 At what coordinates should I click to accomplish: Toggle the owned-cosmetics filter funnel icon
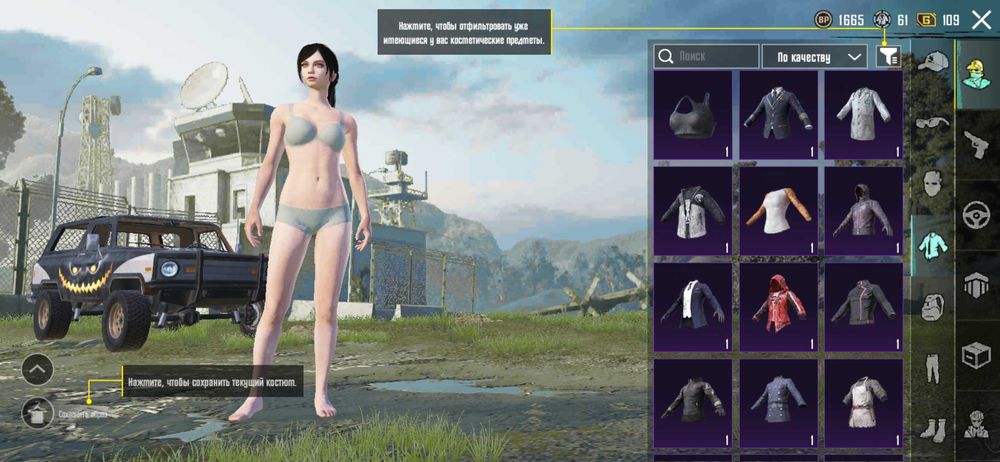coord(887,57)
